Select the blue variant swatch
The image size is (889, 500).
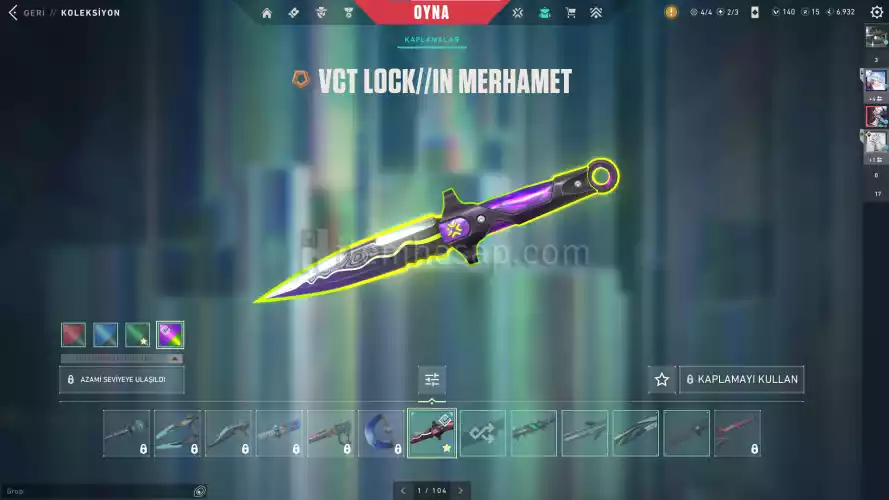105,334
